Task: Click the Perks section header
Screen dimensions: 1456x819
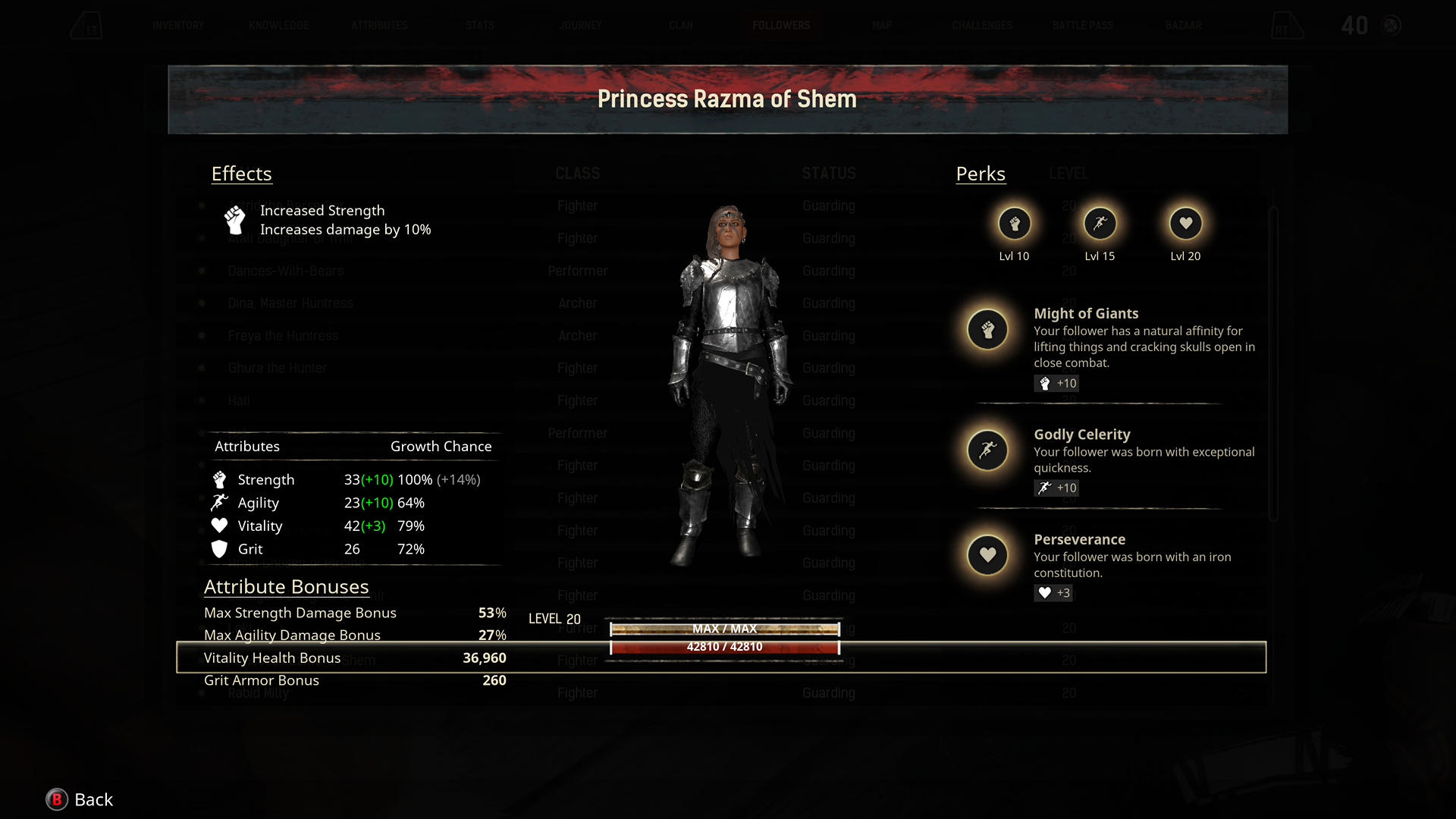Action: 981,174
